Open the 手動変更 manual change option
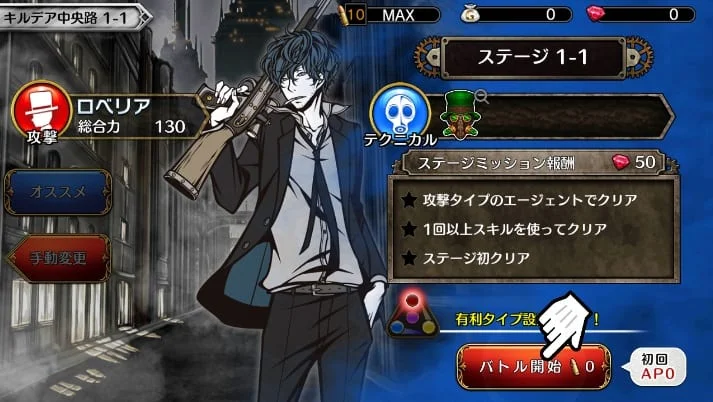Screen dimensions: 713x402 point(58,257)
